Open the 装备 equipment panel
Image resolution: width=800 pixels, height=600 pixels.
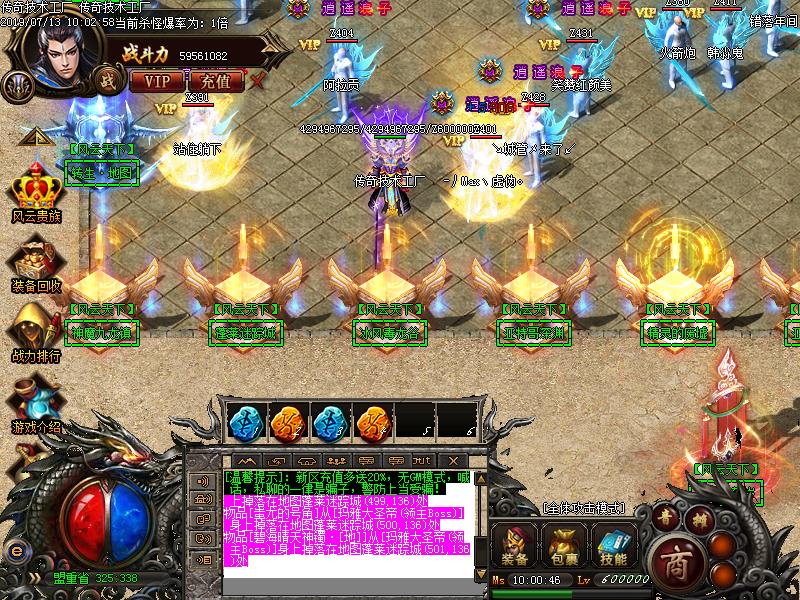pyautogui.click(x=516, y=546)
